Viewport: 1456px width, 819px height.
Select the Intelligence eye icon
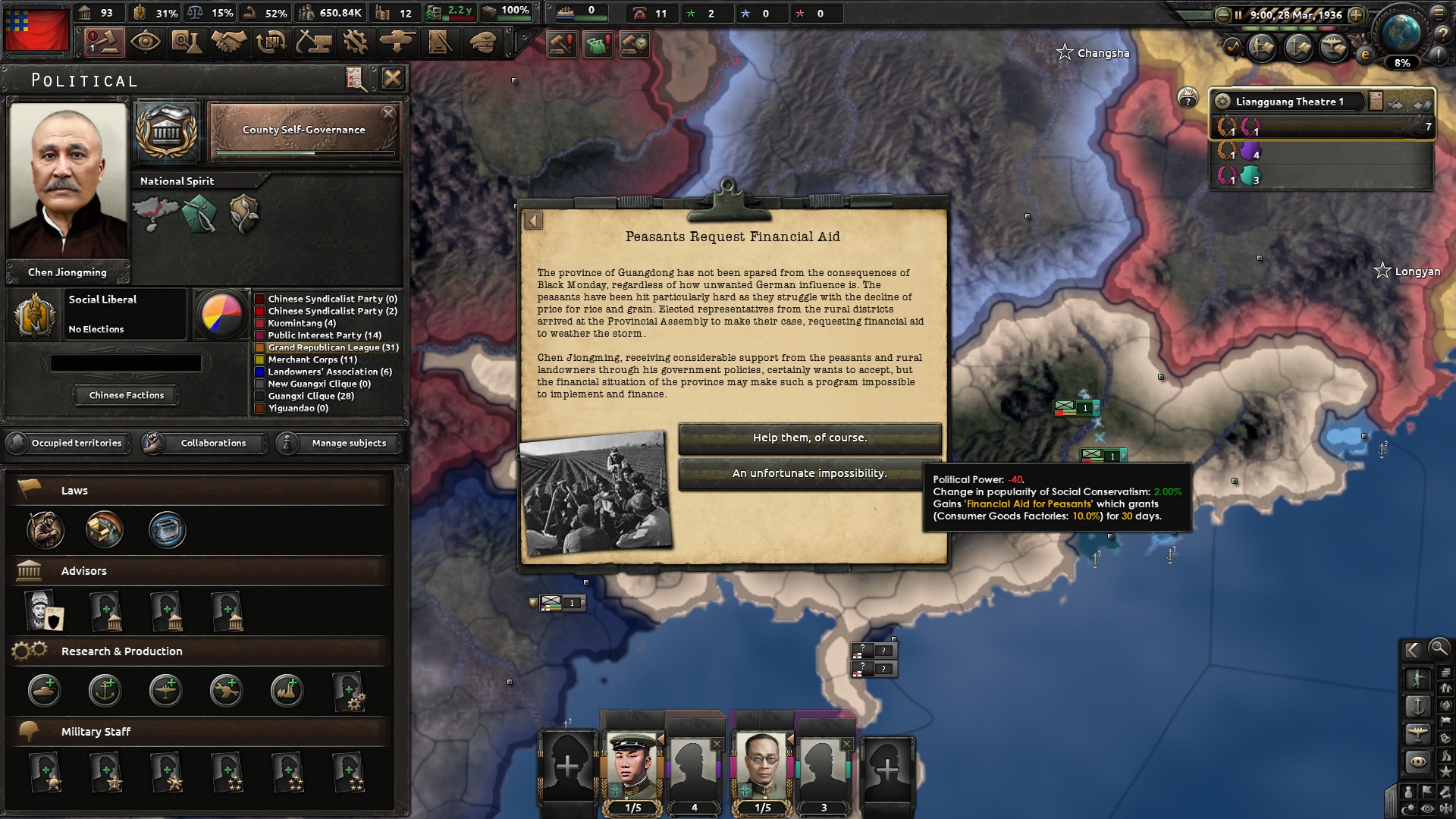[145, 42]
